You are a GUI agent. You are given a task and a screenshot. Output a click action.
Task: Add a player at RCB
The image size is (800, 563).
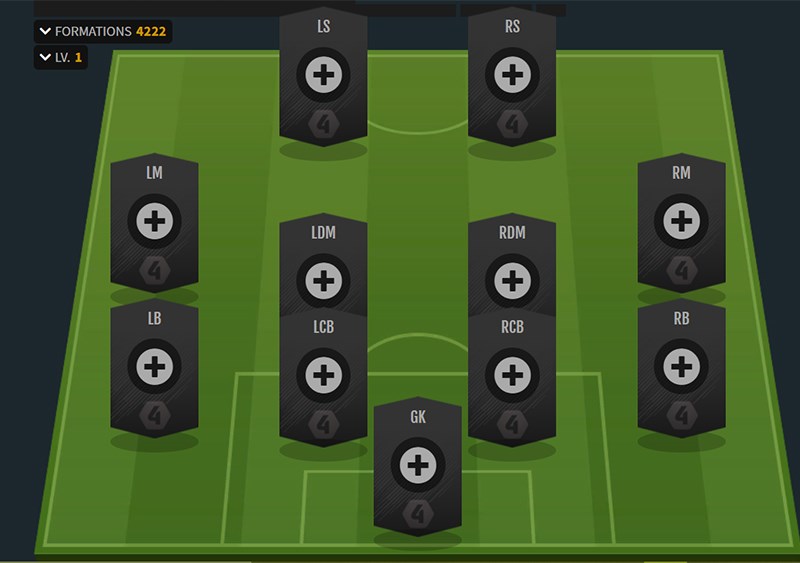pos(512,376)
